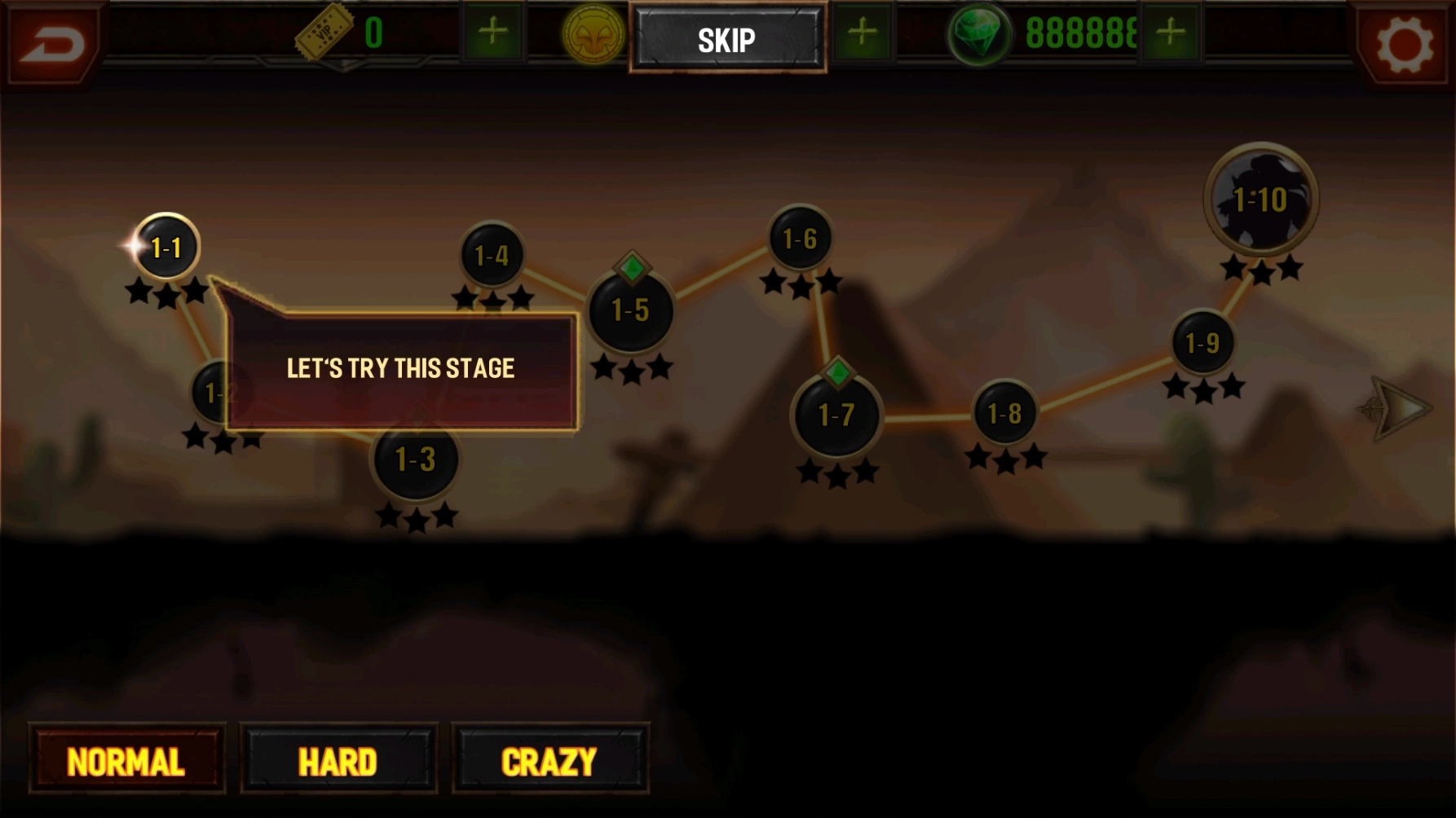Viewport: 1456px width, 818px height.
Task: Switch to Normal difficulty
Action: [x=126, y=762]
